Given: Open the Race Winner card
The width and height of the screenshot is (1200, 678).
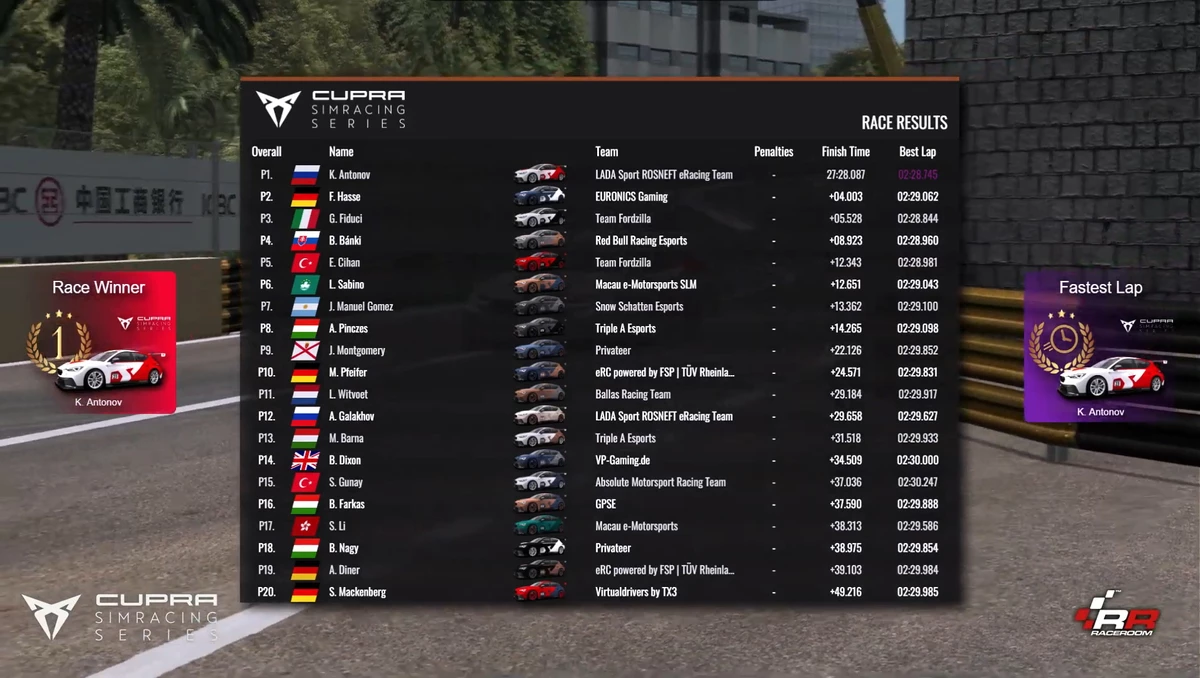Looking at the screenshot, I should coord(99,343).
